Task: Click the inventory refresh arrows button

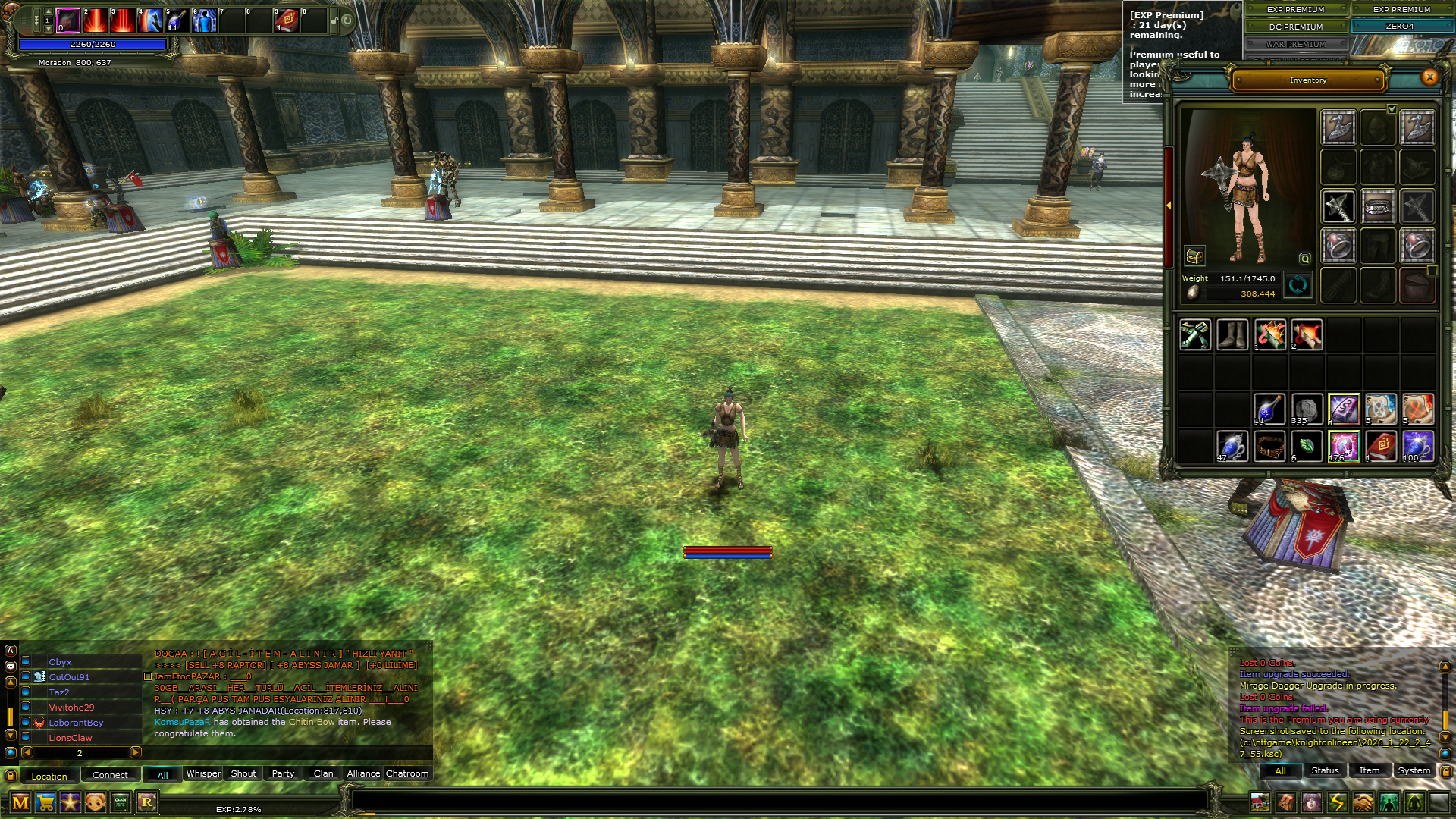Action: tap(1298, 285)
